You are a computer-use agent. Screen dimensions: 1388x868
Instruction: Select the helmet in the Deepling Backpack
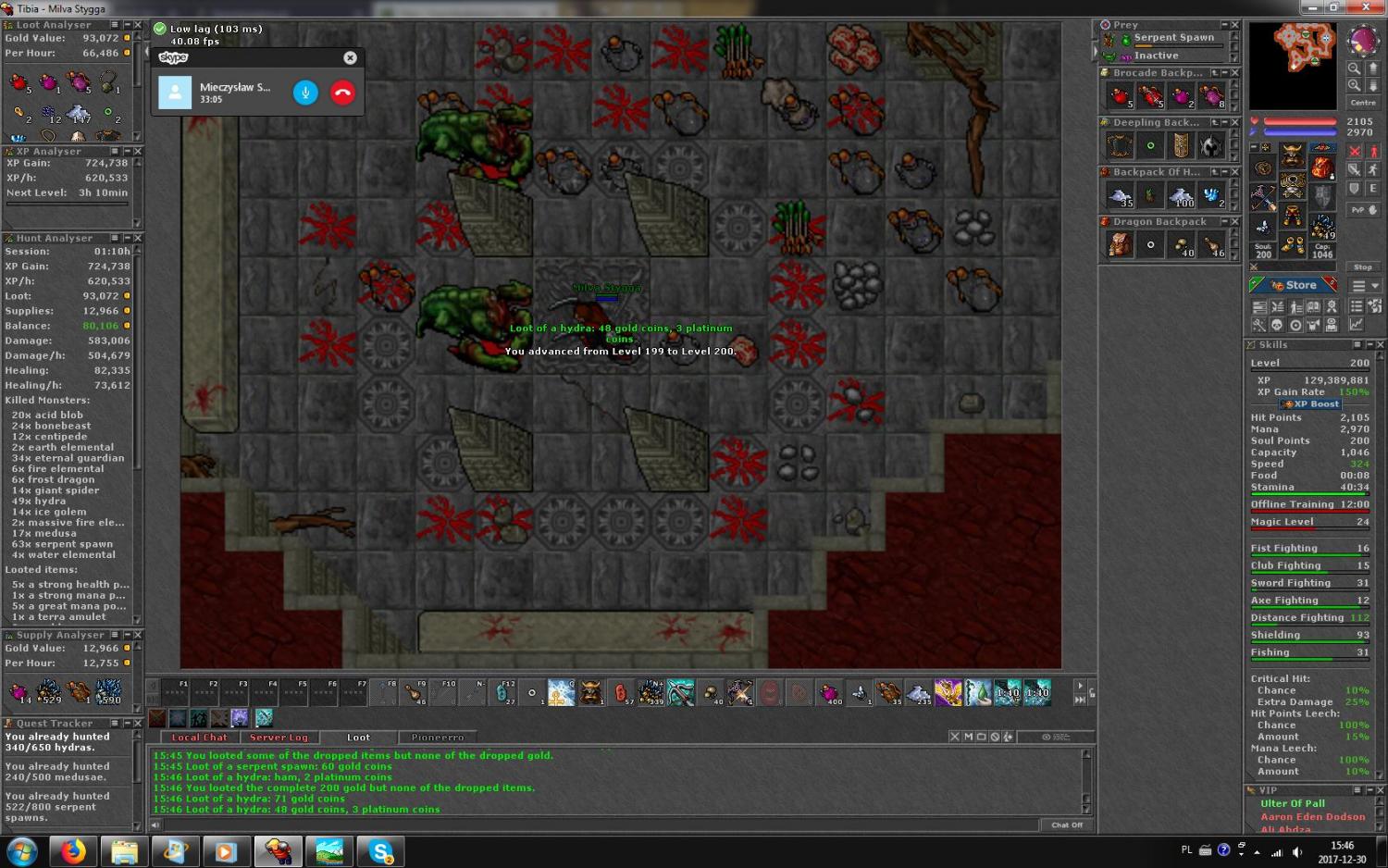point(1211,145)
